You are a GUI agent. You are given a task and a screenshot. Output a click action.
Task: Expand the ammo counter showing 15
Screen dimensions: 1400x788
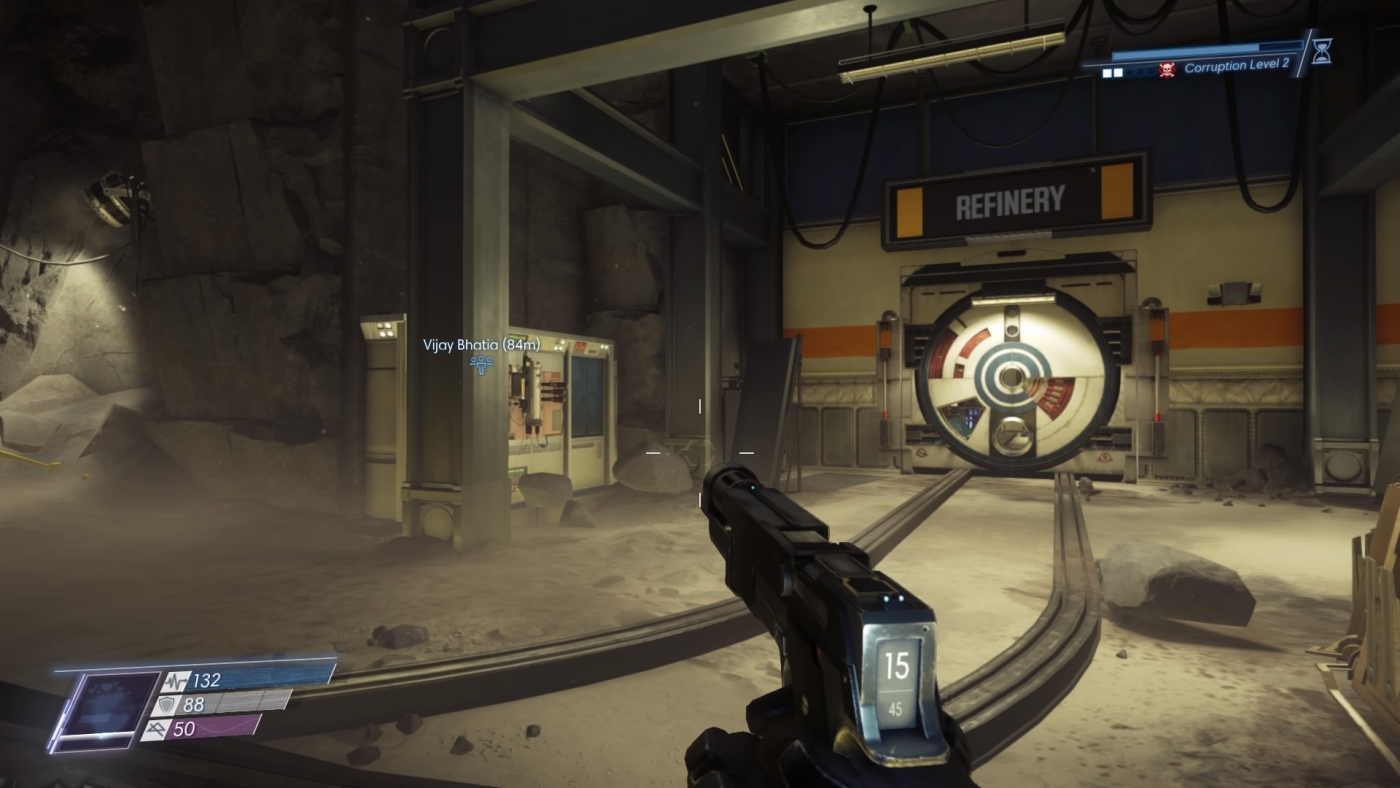(897, 667)
